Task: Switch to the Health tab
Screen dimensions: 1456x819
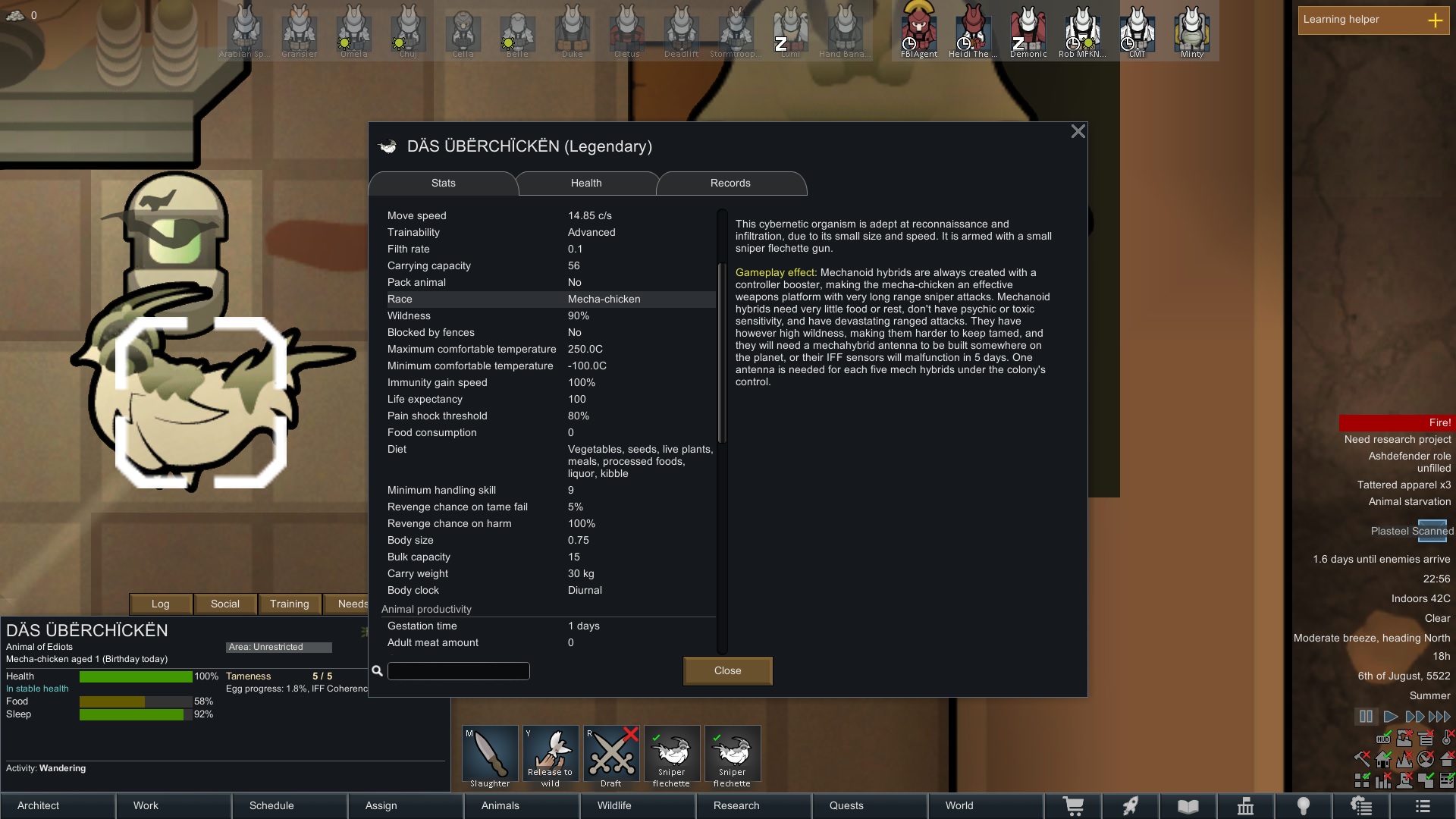Action: click(585, 183)
